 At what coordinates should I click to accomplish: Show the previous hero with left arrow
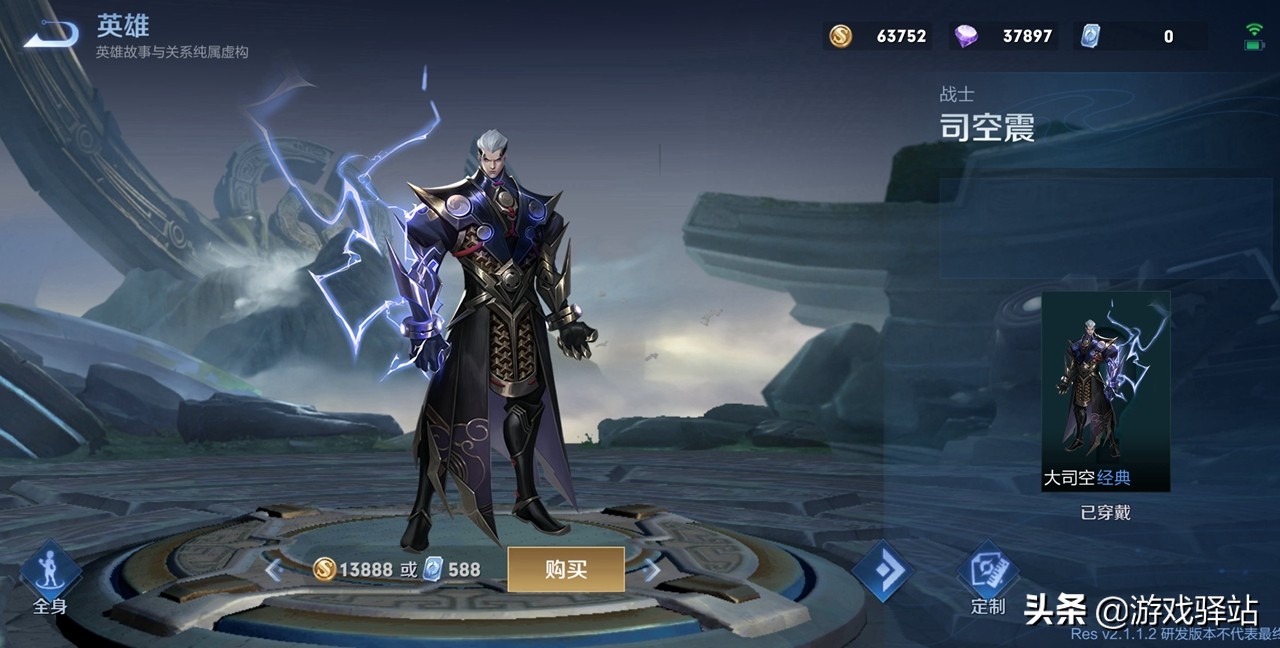pos(273,570)
